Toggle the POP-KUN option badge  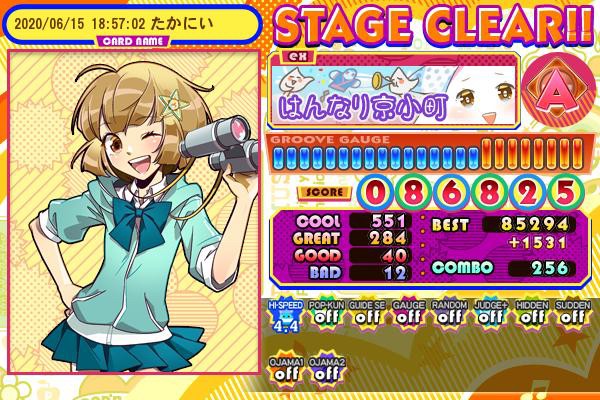pyautogui.click(x=324, y=314)
